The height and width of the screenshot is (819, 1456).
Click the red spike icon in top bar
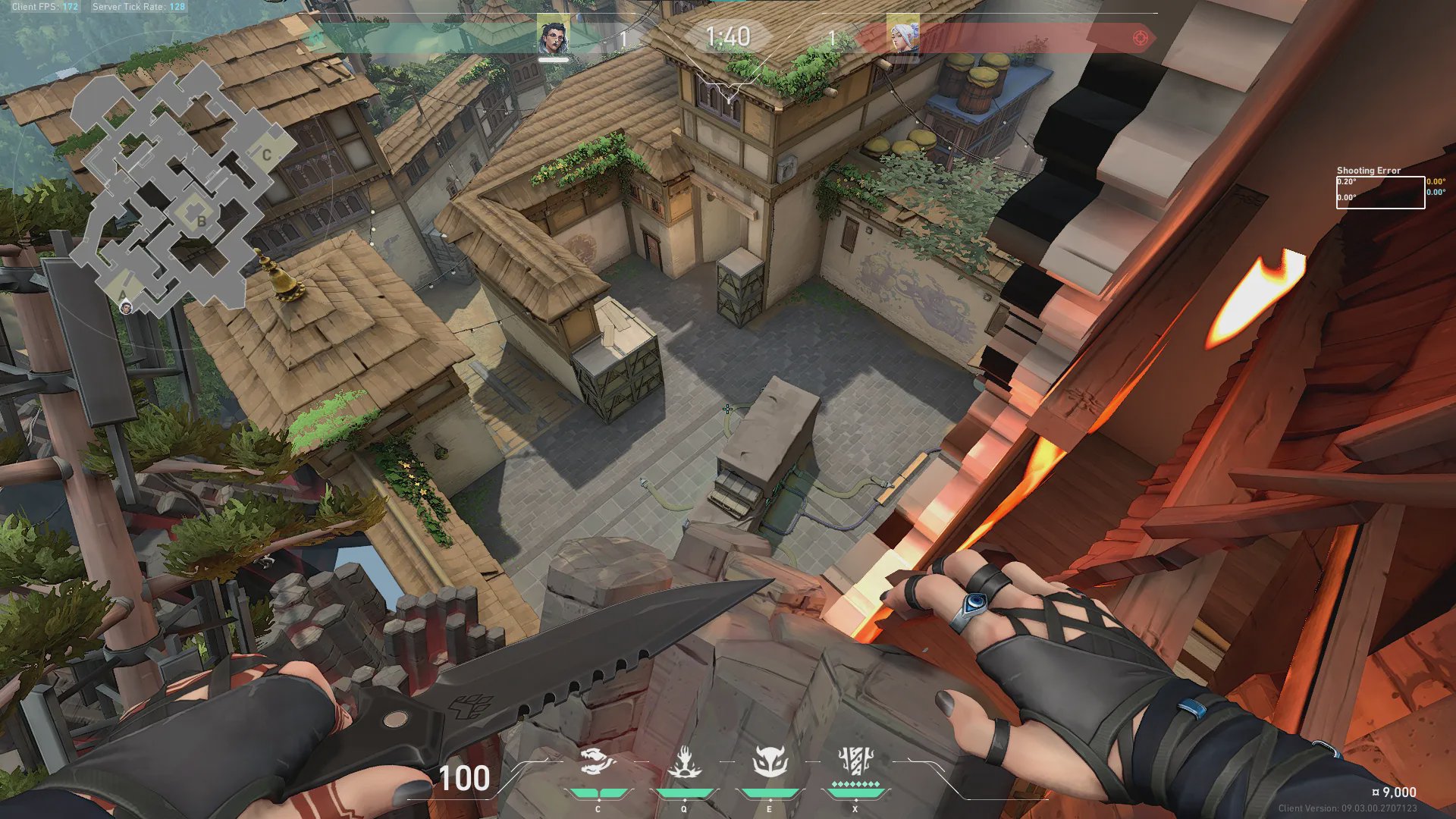[1140, 38]
